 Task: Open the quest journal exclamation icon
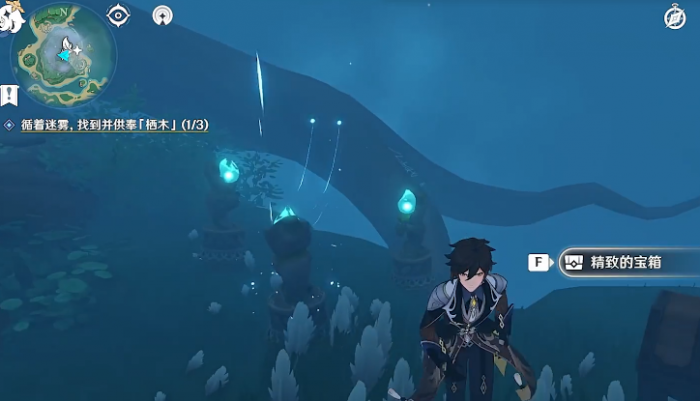pos(10,95)
